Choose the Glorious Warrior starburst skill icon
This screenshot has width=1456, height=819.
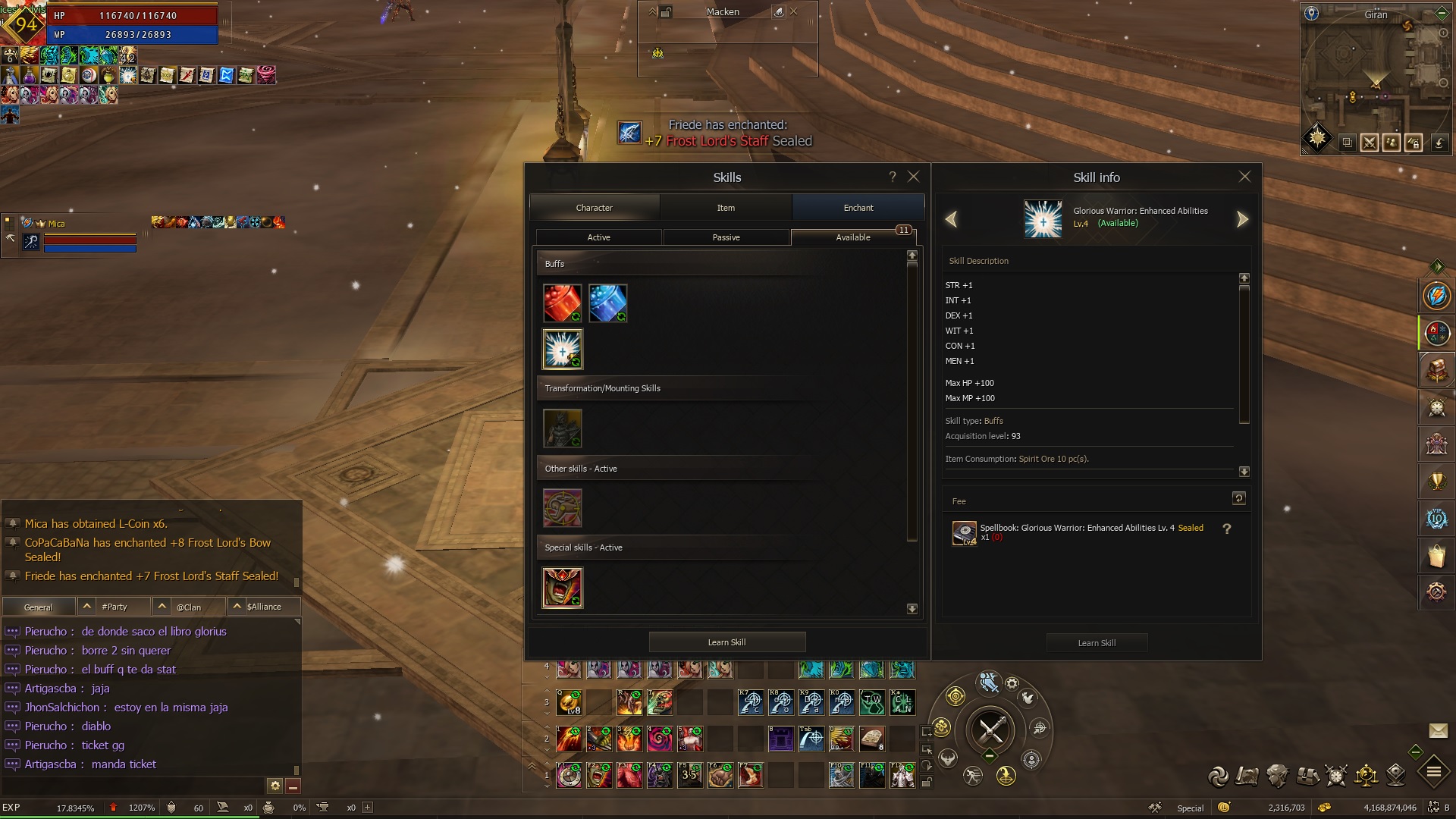562,349
